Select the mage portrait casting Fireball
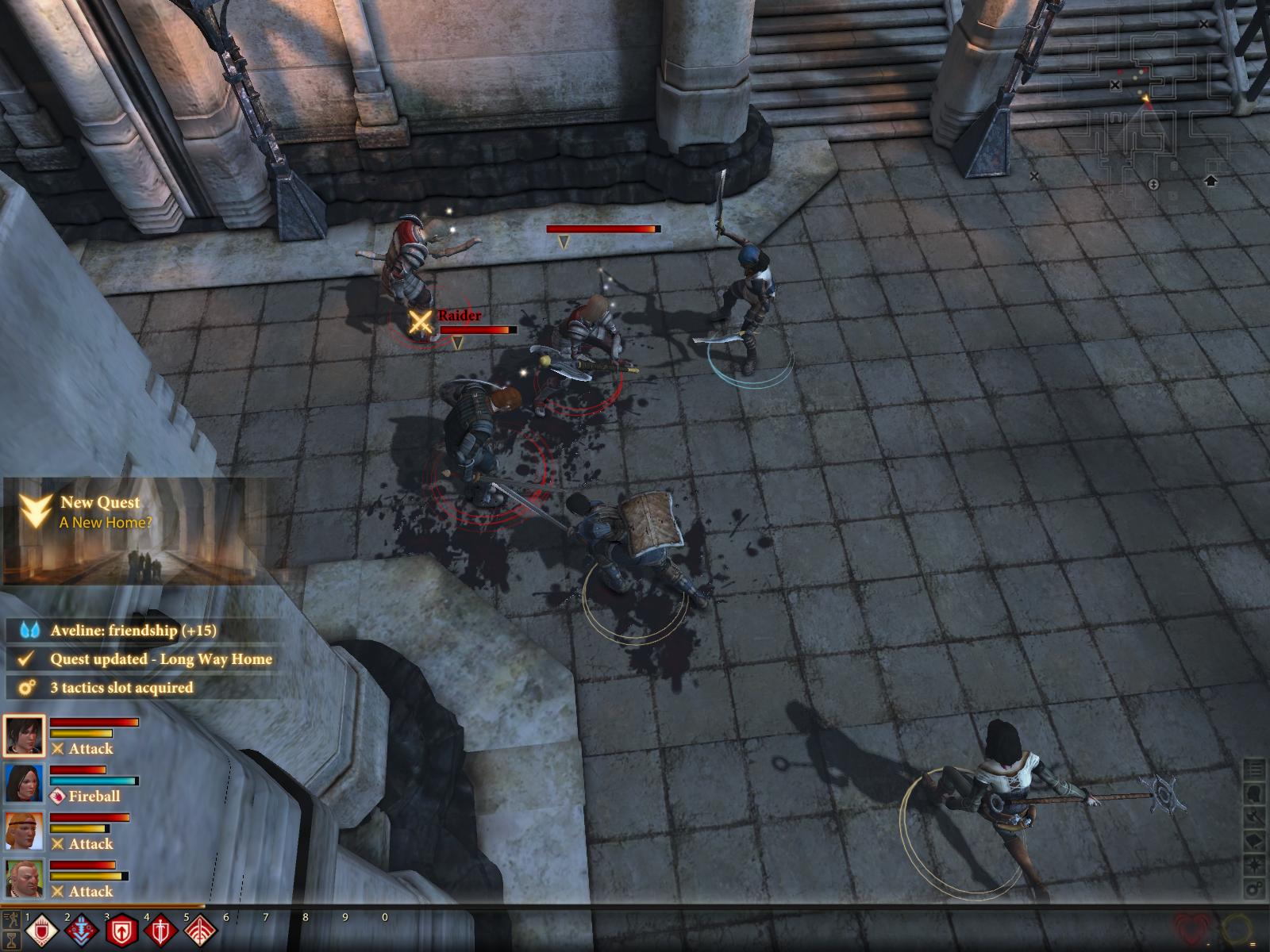1270x952 pixels. coord(24,783)
